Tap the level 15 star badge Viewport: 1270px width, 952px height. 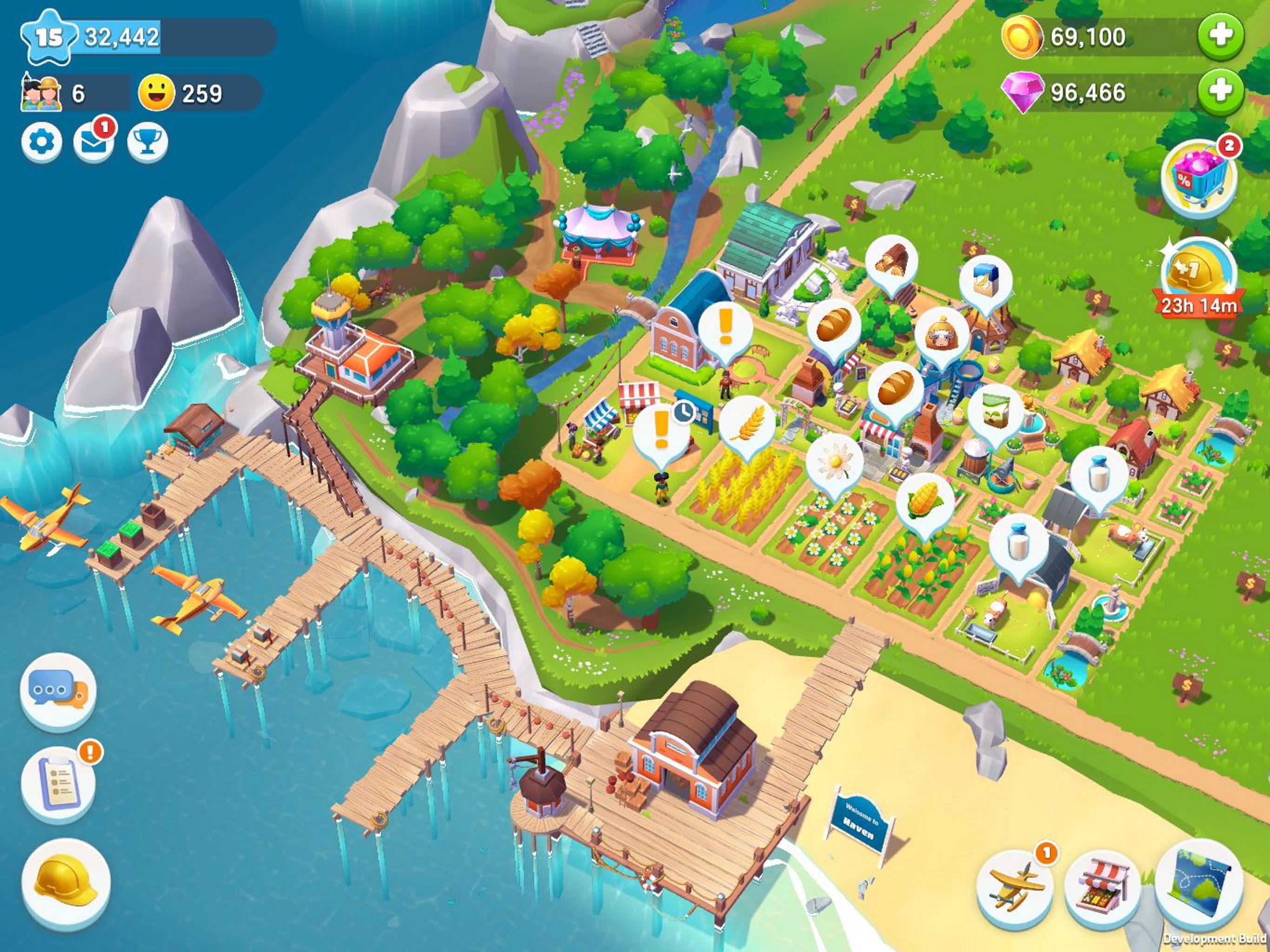[49, 37]
